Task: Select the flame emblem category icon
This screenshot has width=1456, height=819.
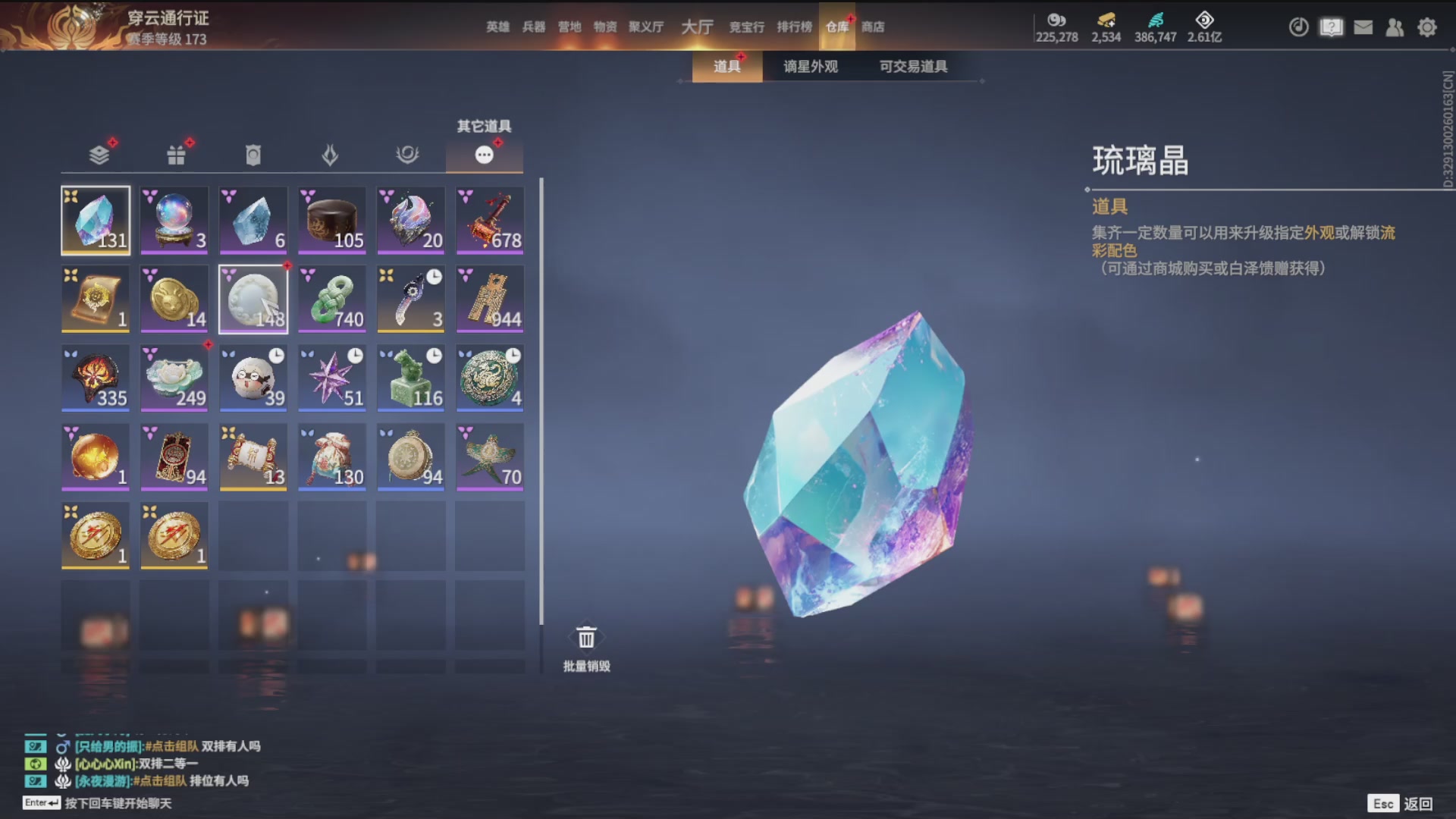Action: 331,154
